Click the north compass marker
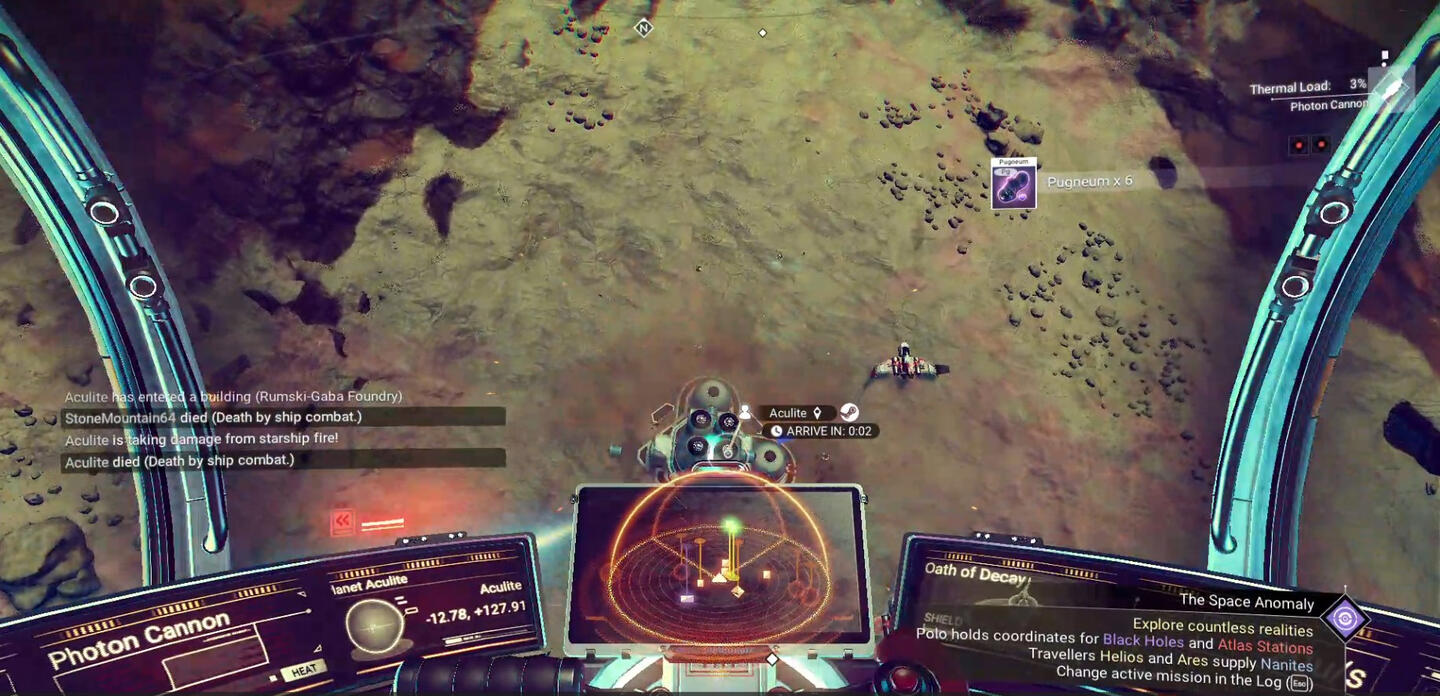Screen dimensions: 1440x696 coord(644,28)
